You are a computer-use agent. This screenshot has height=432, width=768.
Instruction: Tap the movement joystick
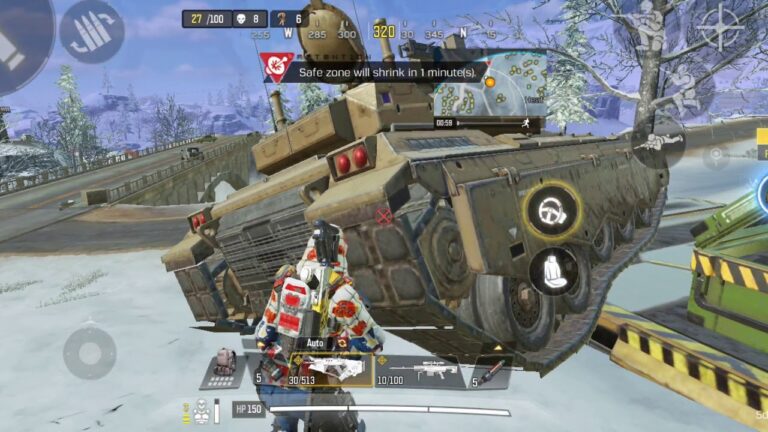[90, 352]
